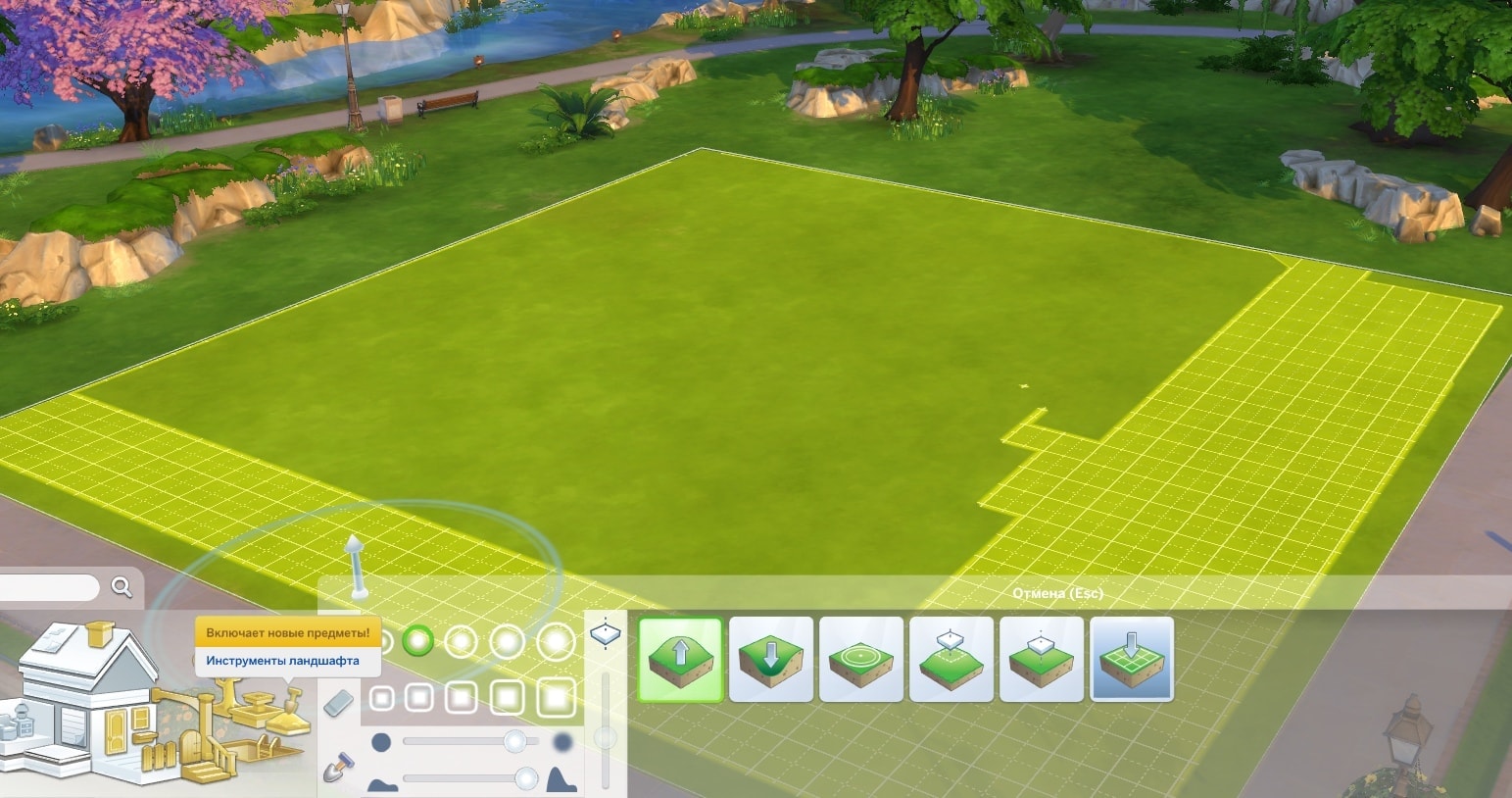Adjust the brush softness slider handle

pyautogui.click(x=513, y=741)
